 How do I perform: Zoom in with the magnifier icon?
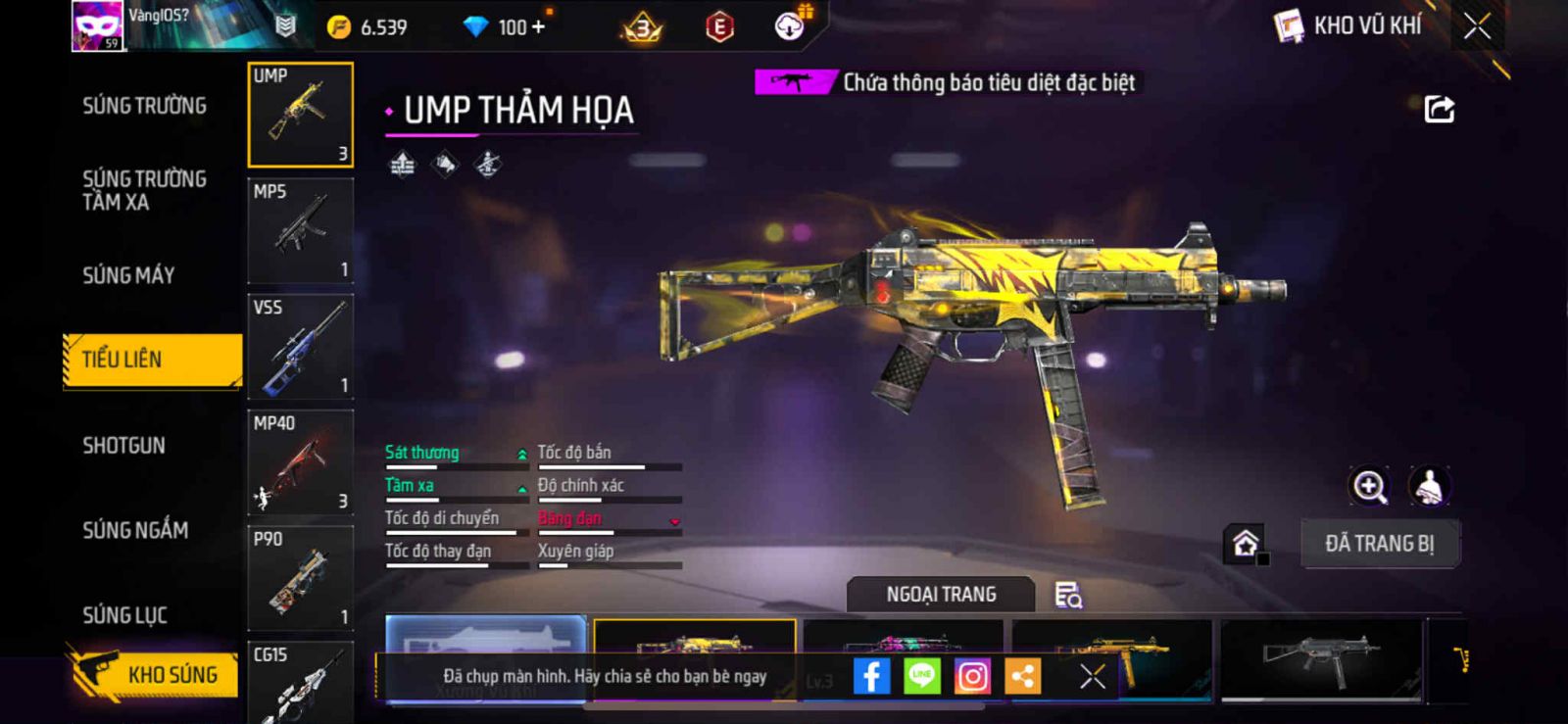click(1369, 486)
